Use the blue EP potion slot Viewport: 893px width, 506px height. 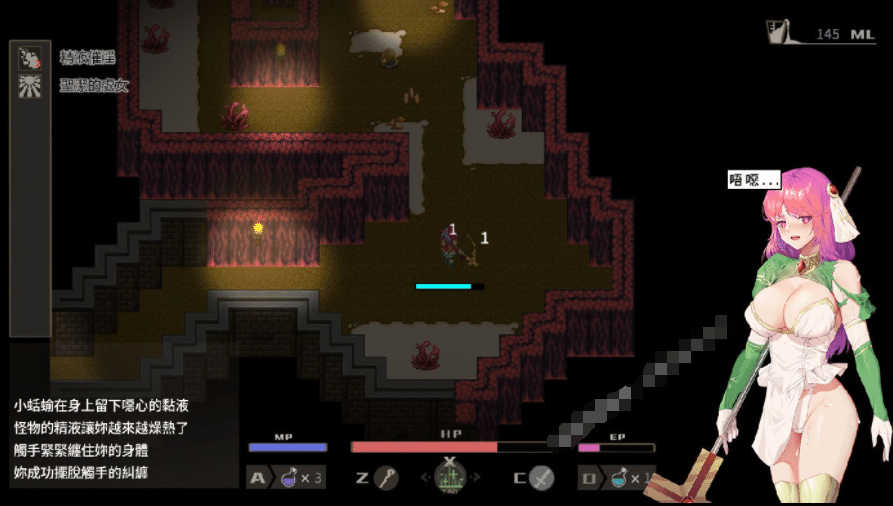(x=619, y=478)
